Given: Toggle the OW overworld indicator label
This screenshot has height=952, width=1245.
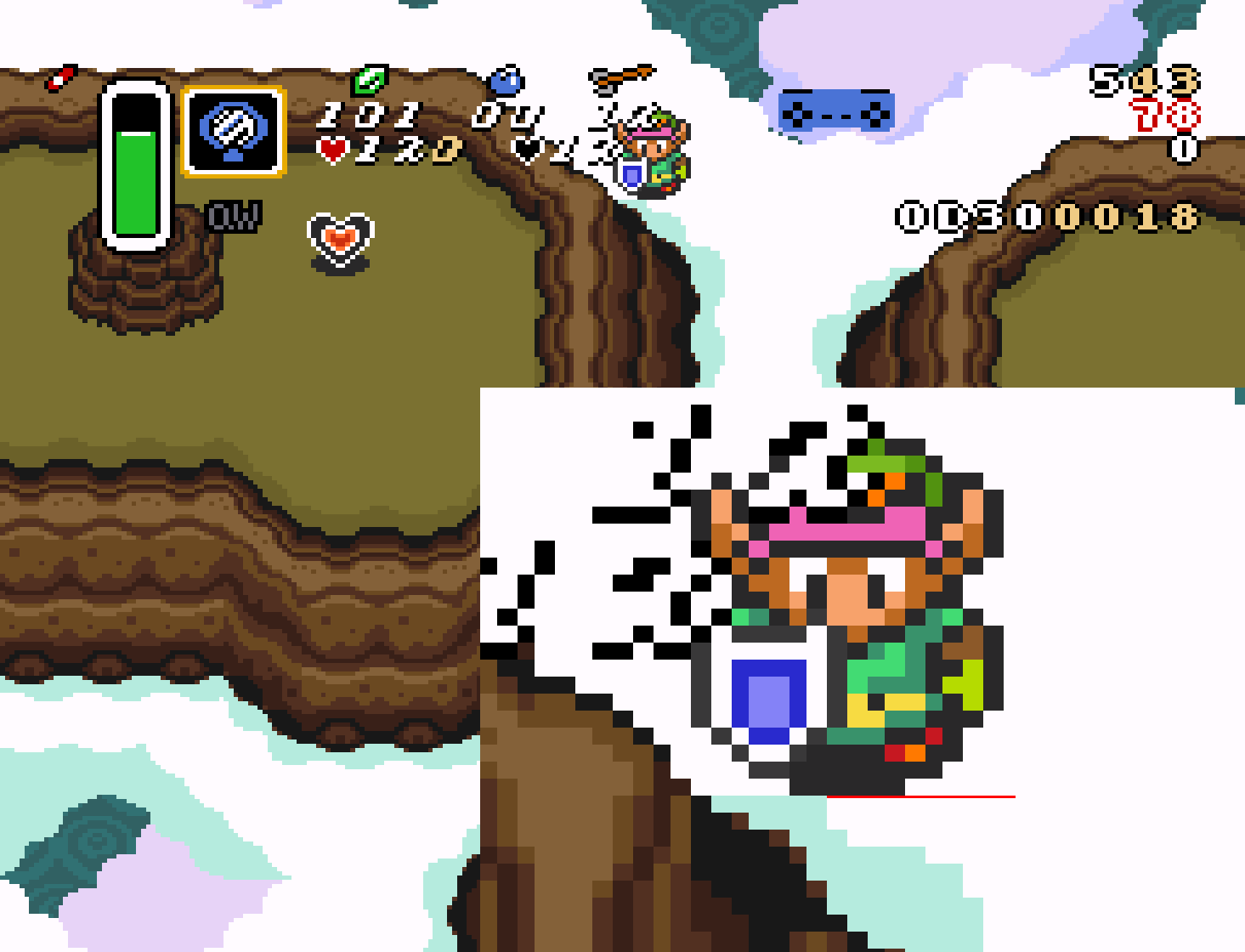Looking at the screenshot, I should coord(230,216).
